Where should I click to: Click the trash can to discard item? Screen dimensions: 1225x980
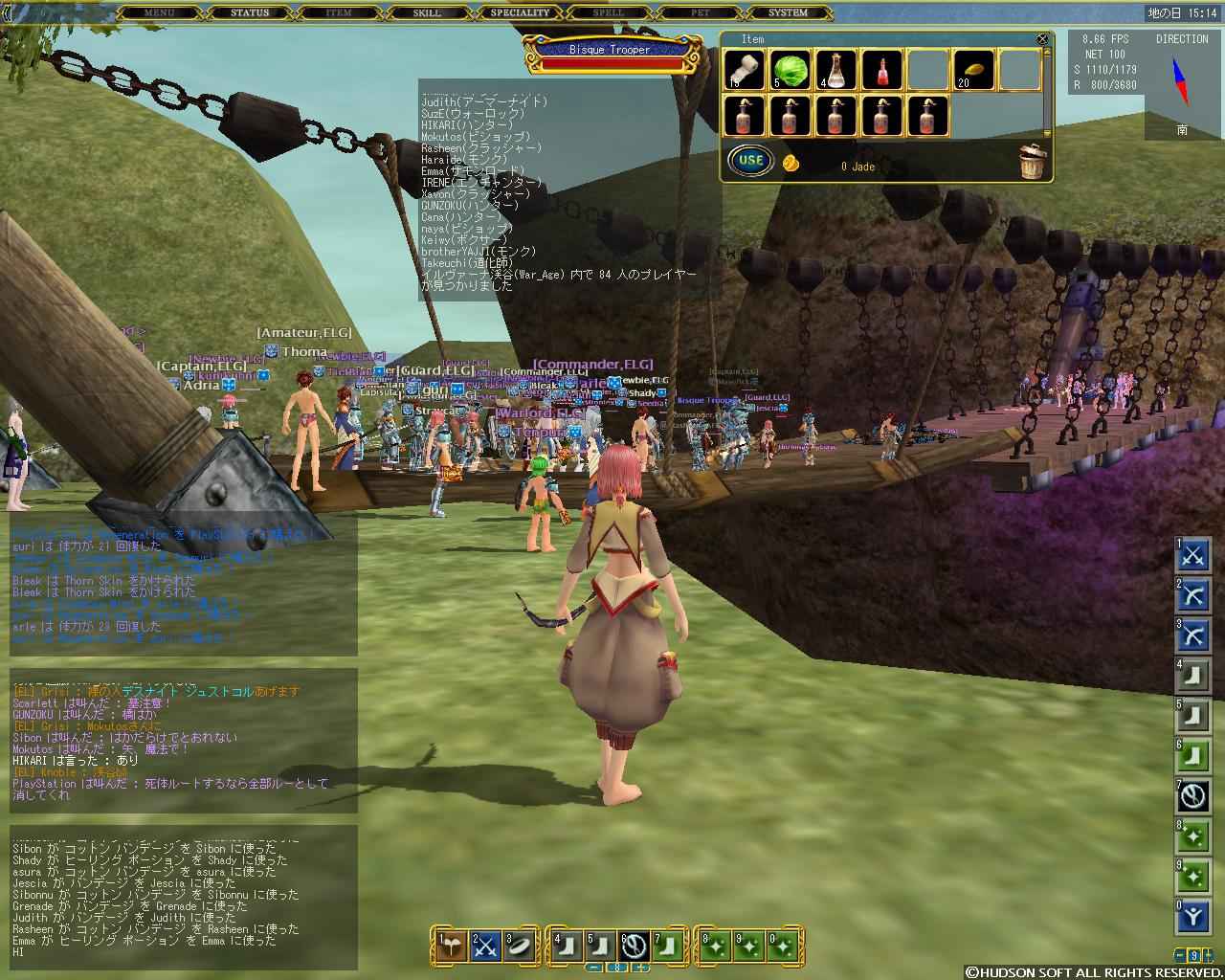1031,162
